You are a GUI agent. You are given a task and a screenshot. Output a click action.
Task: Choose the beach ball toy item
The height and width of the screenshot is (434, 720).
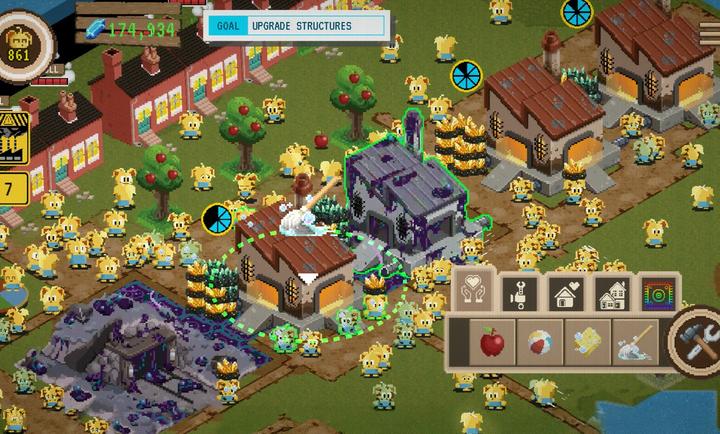pos(540,343)
